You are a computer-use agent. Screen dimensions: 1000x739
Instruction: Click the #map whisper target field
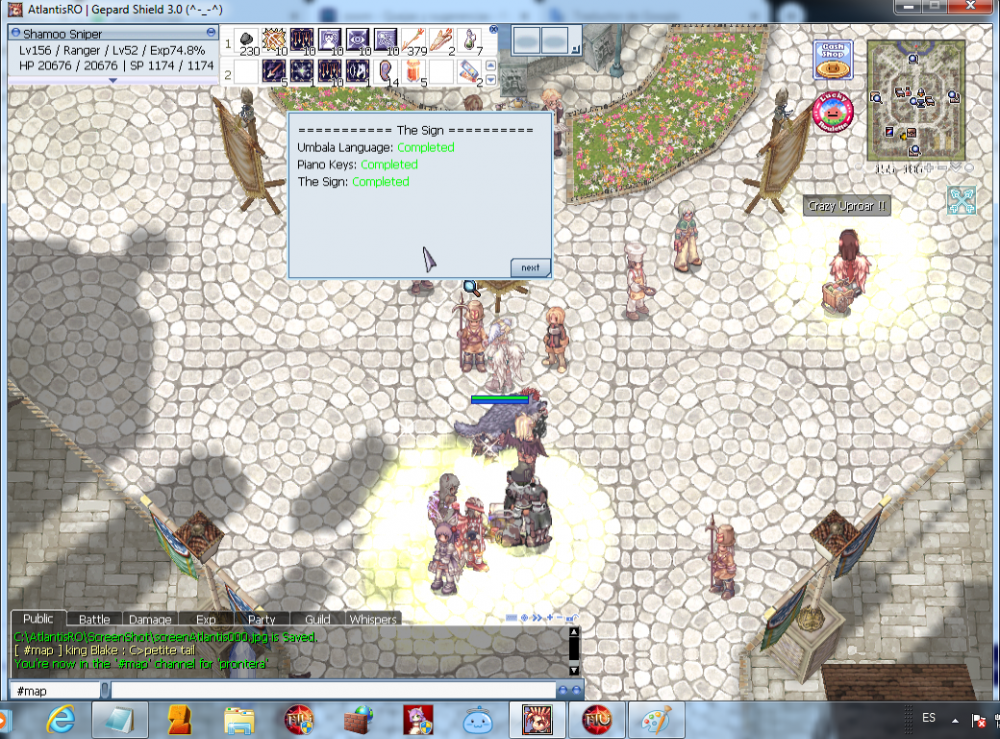click(x=55, y=690)
